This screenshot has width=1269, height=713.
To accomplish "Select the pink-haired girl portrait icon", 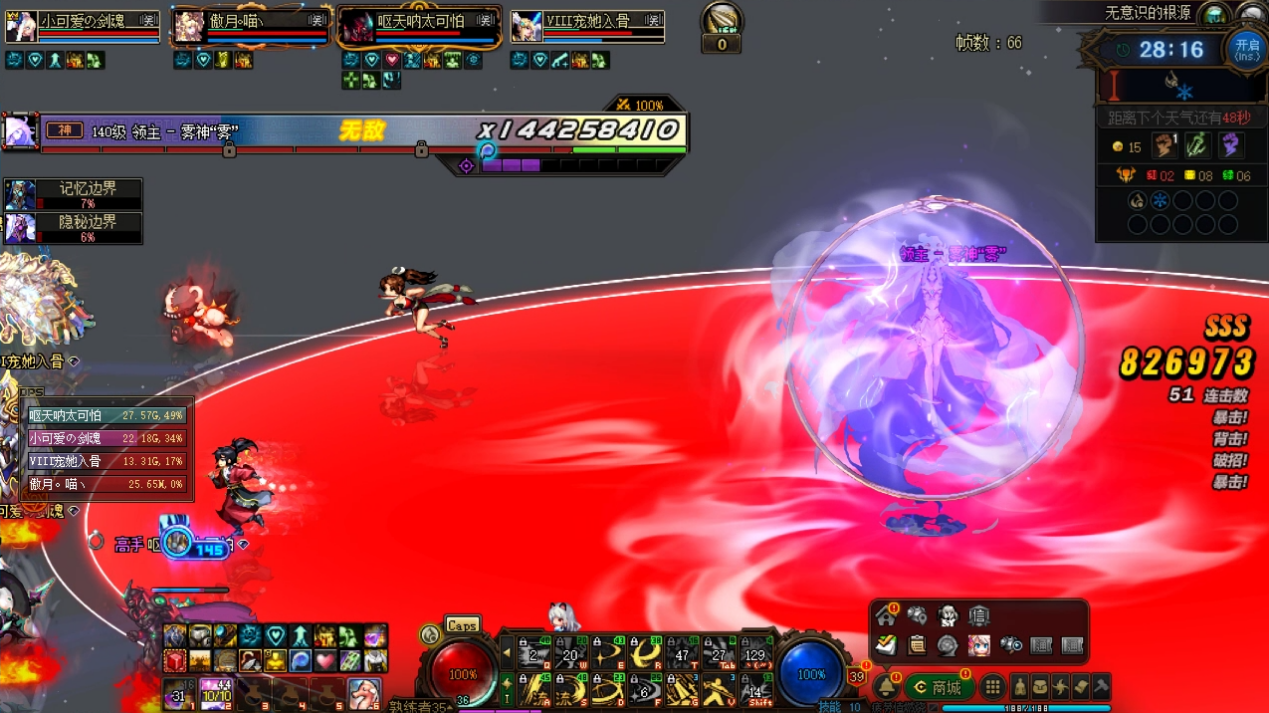I will [x=979, y=645].
